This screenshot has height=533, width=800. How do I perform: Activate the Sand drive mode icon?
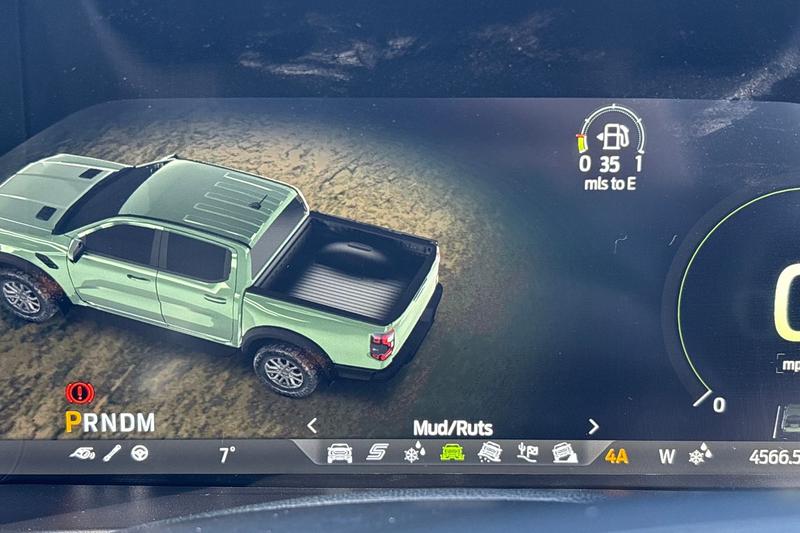pyautogui.click(x=489, y=453)
